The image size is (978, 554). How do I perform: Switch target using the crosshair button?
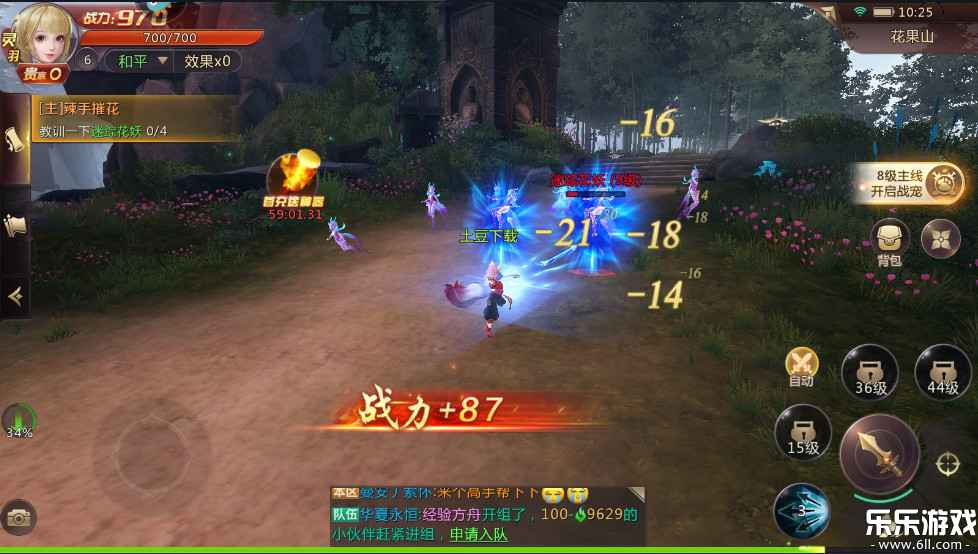tap(947, 465)
